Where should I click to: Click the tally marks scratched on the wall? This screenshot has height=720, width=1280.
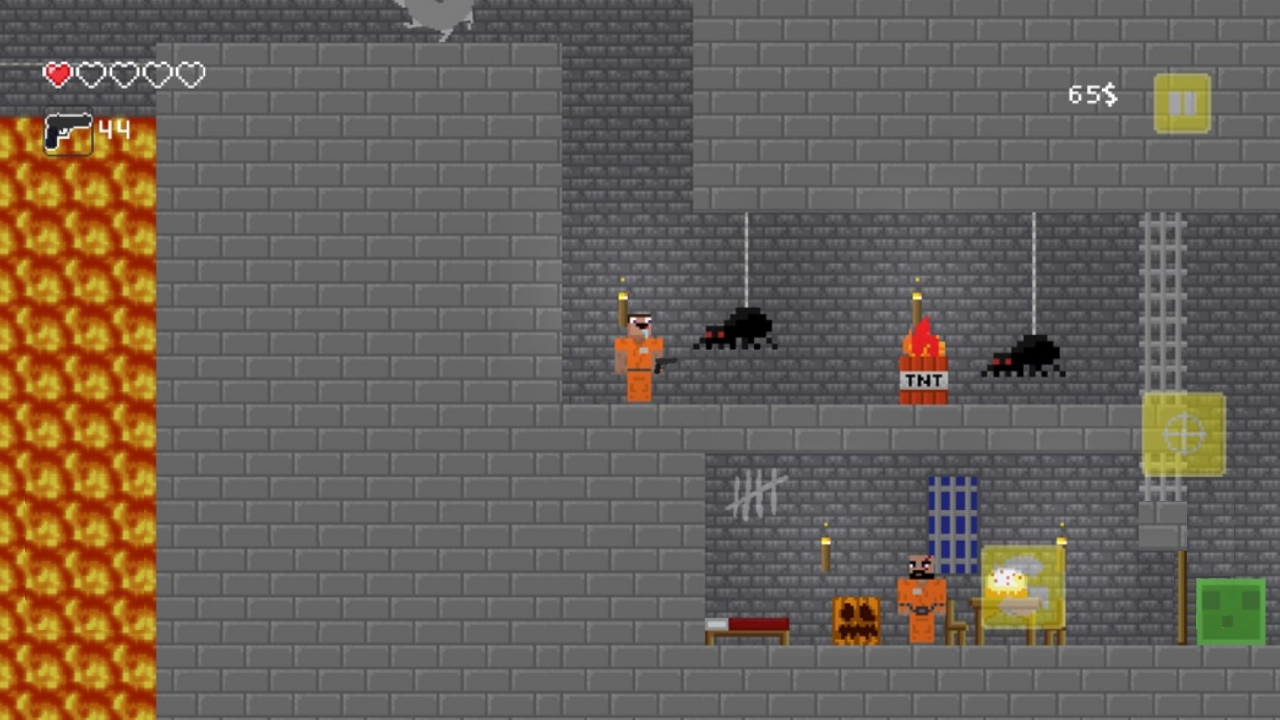[x=755, y=492]
